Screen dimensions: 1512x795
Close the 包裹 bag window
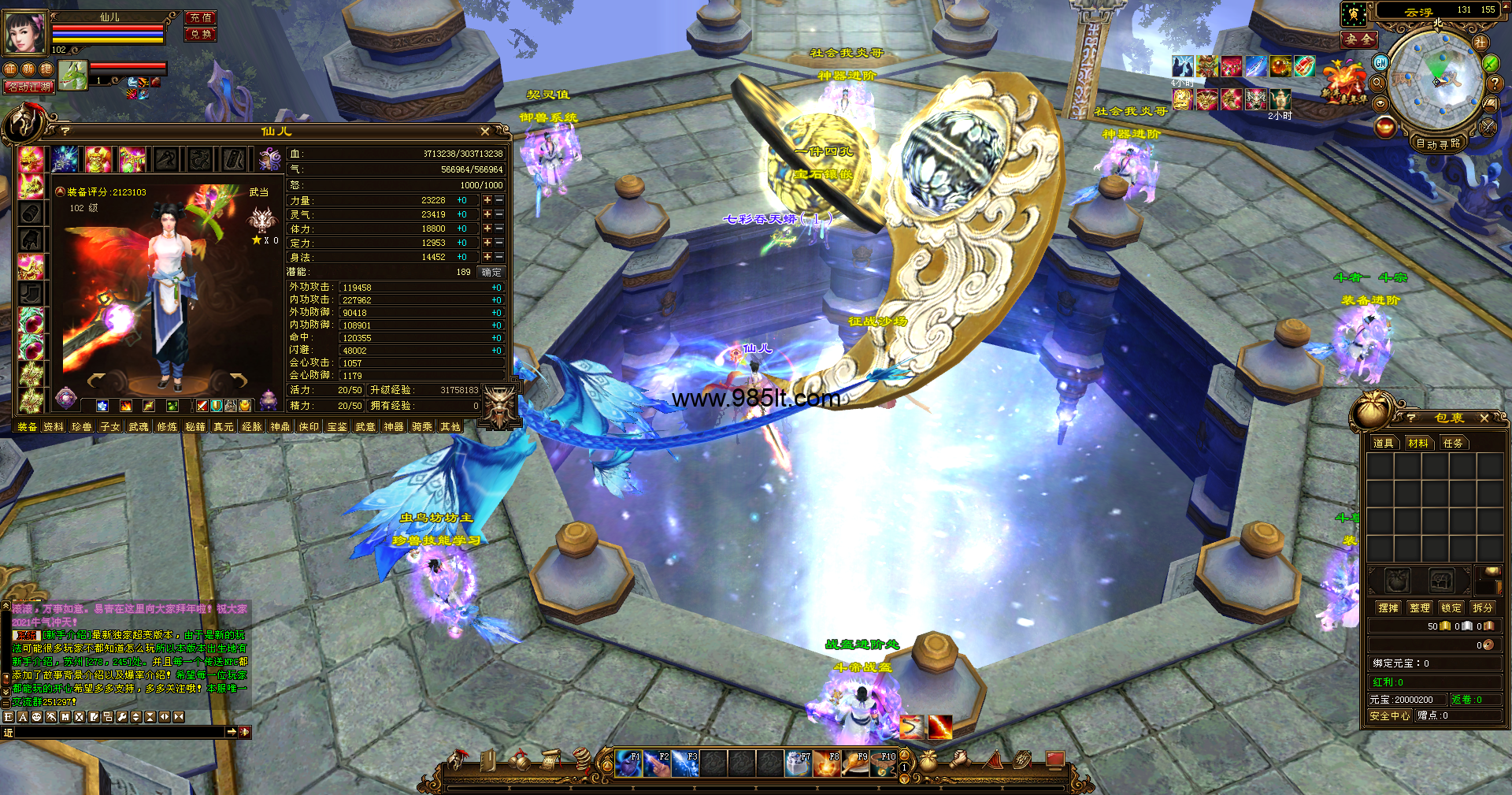pos(1484,418)
